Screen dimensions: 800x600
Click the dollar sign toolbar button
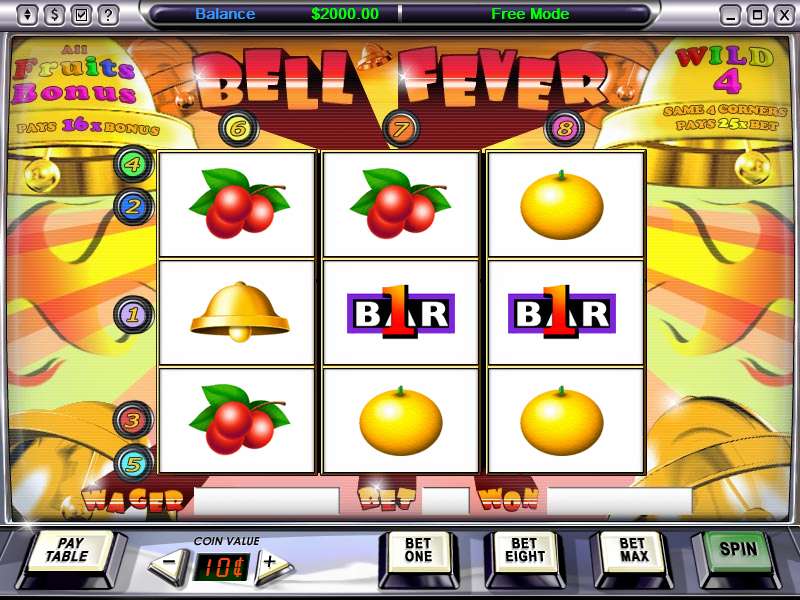point(54,15)
